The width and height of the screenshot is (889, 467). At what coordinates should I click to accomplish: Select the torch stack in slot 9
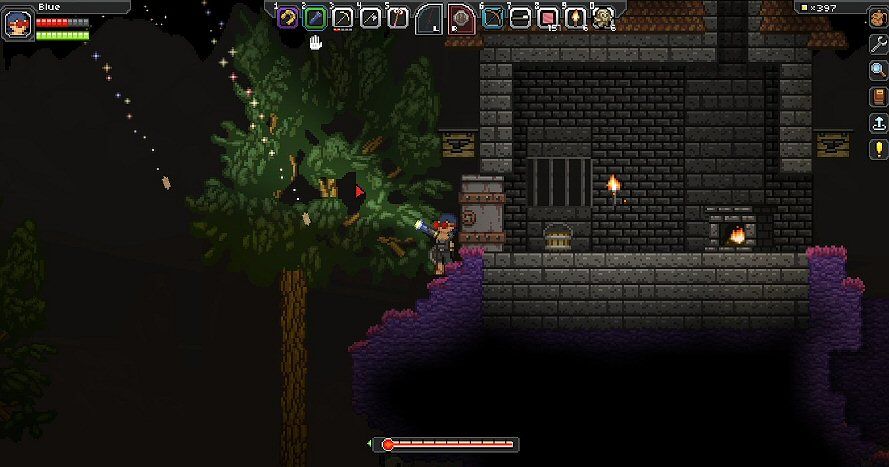point(576,17)
